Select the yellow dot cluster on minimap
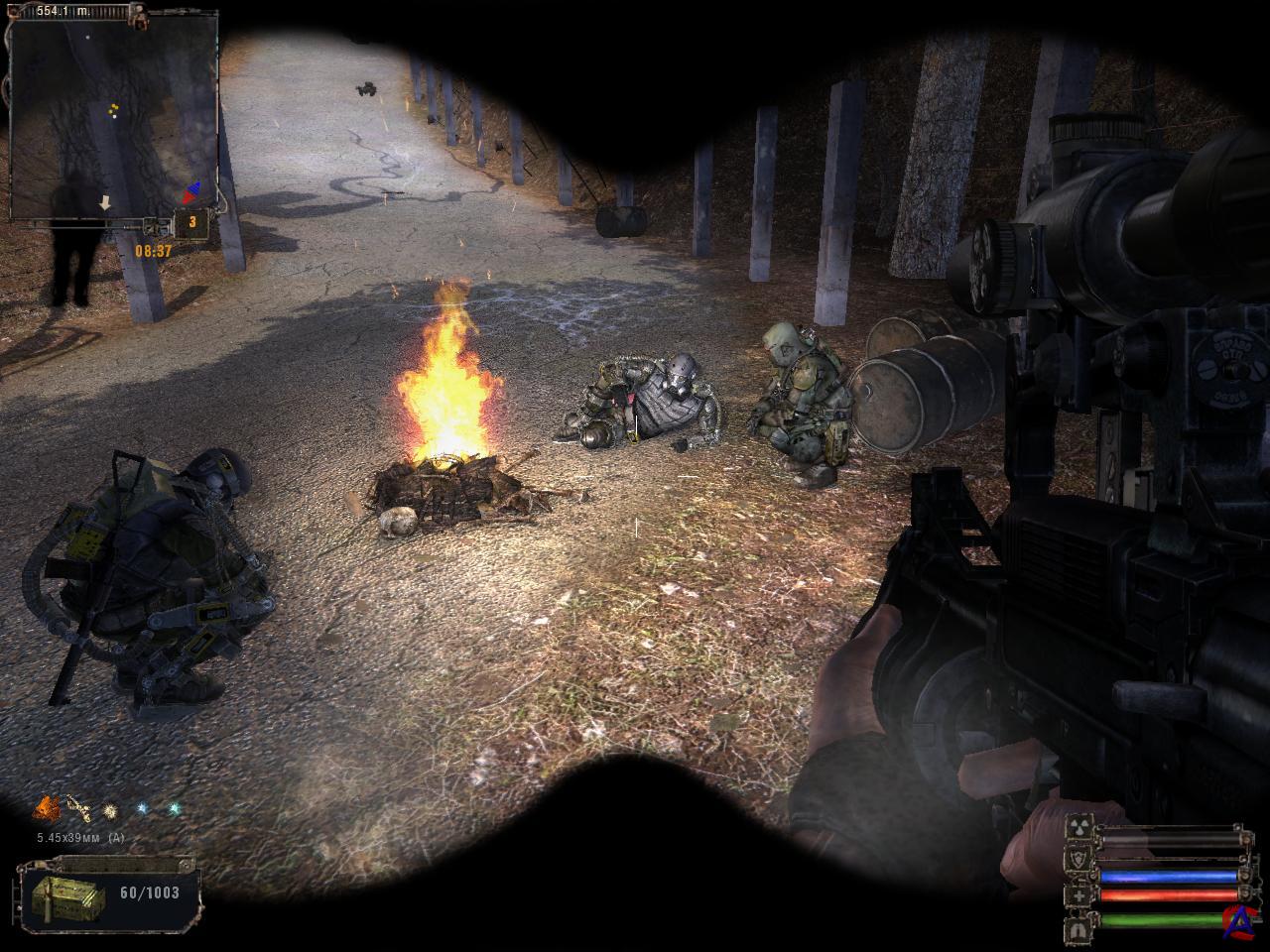Screen dimensions: 1270x952 coord(115,109)
